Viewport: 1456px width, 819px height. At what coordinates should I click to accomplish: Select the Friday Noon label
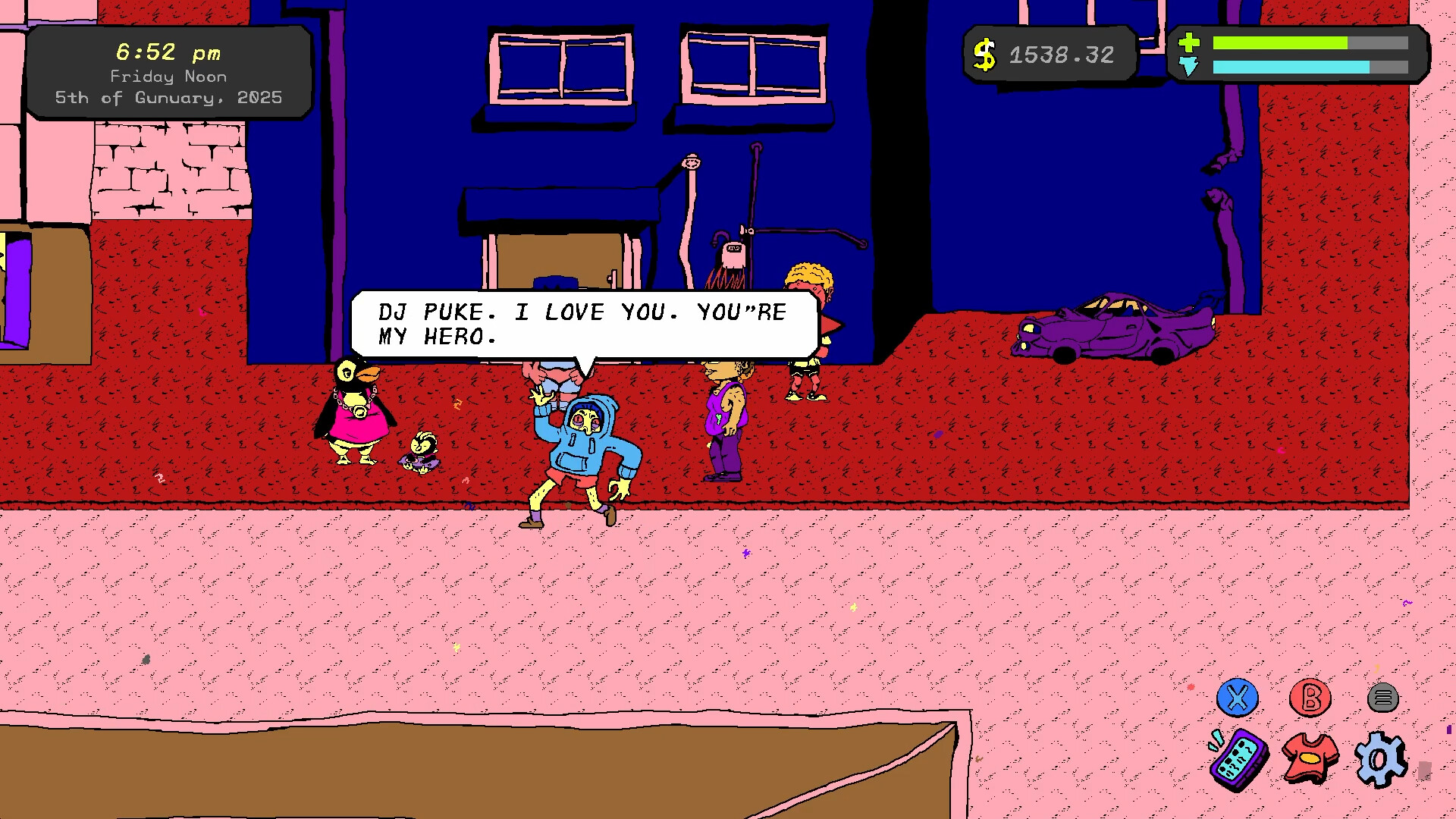[168, 76]
